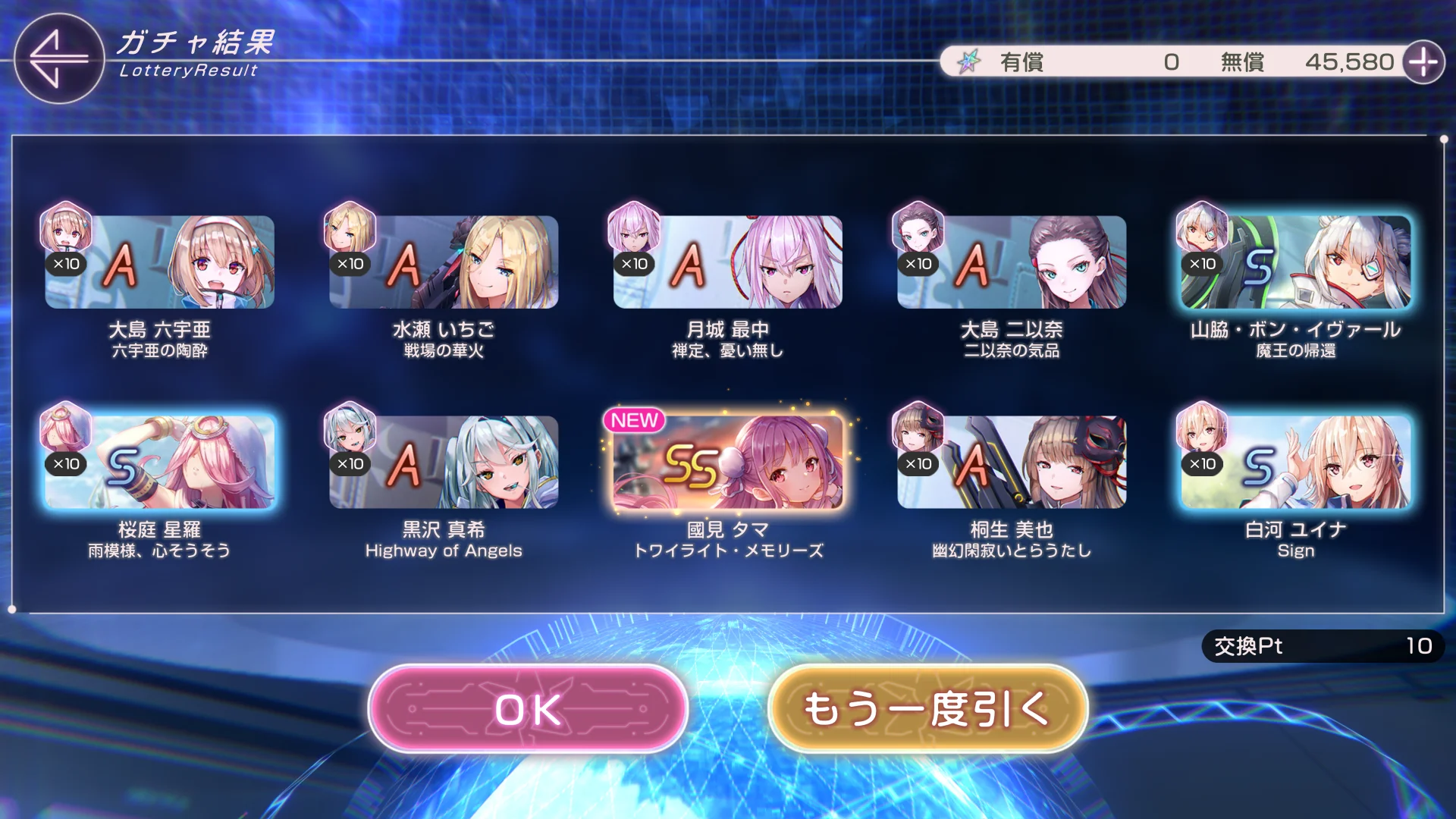Select the 桜庭 星羅 S card
Image resolution: width=1456 pixels, height=819 pixels.
(x=159, y=462)
